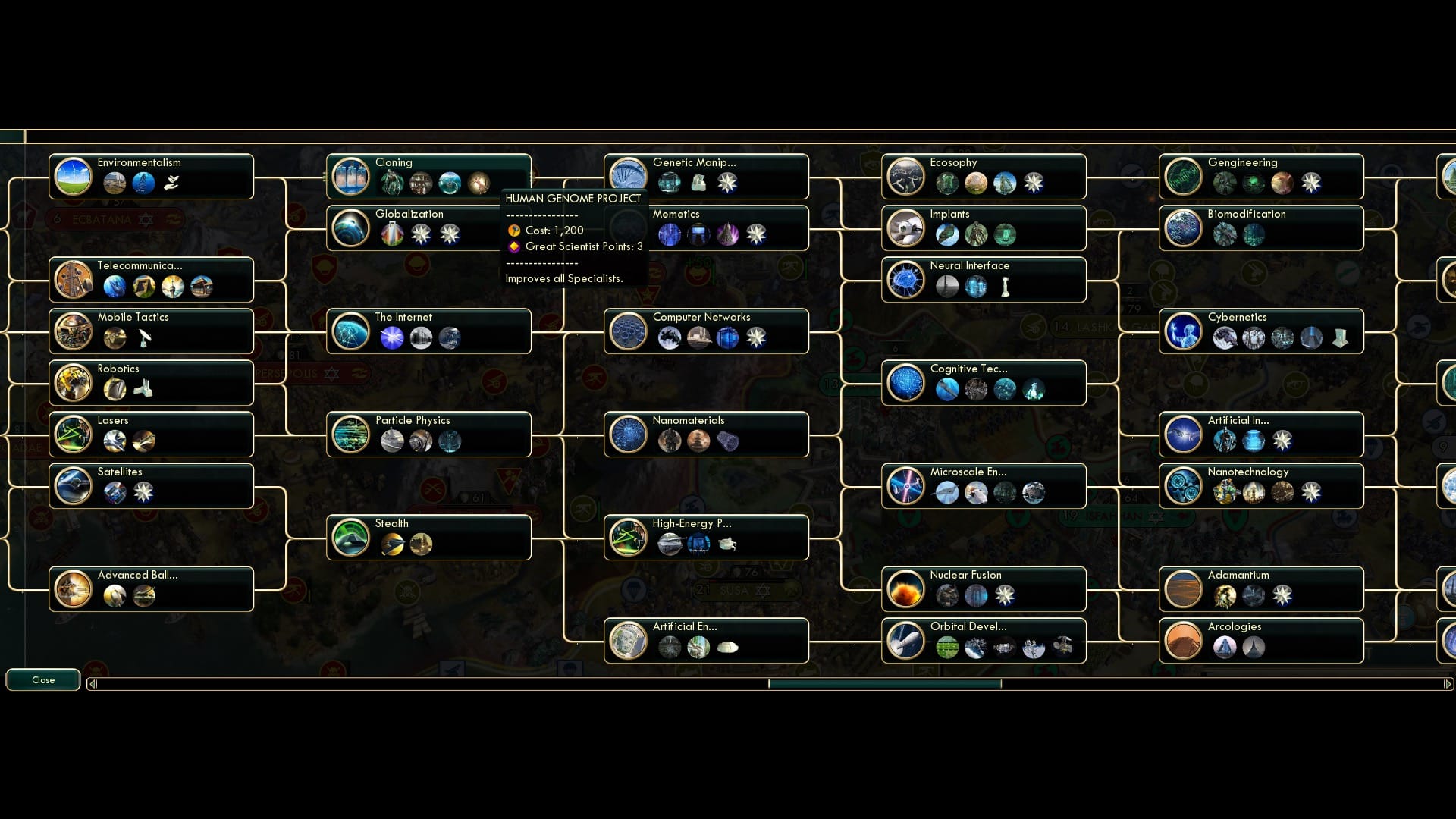The width and height of the screenshot is (1456, 819).
Task: Click the Cybernetics technology icon
Action: point(1185,331)
